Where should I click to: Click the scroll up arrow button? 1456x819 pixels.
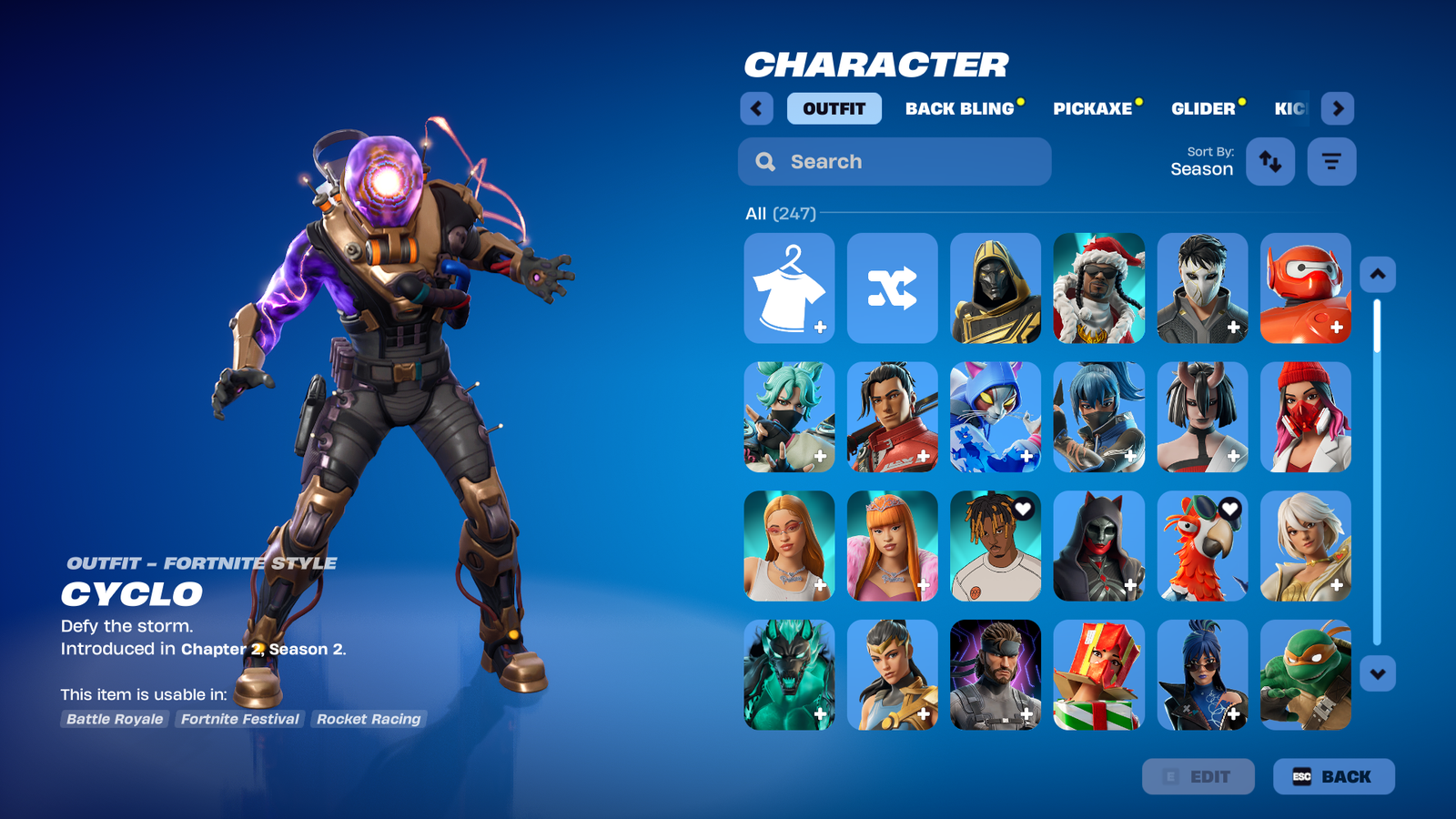(x=1377, y=274)
